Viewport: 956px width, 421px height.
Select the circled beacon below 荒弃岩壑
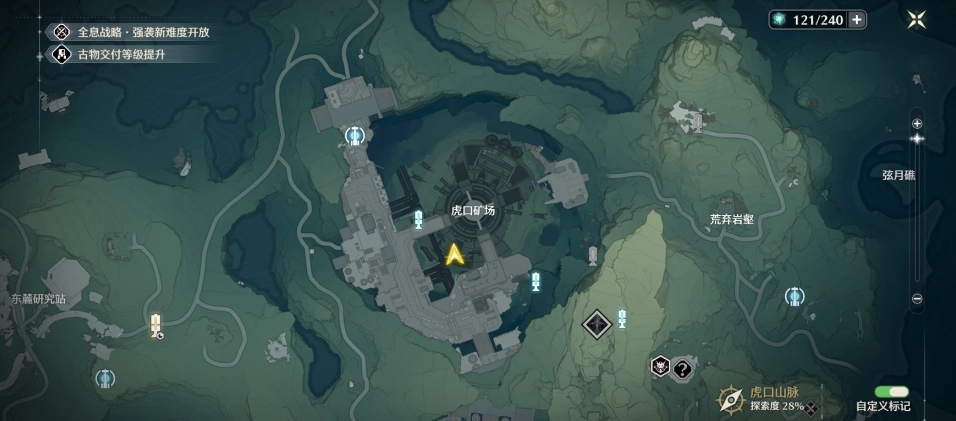(795, 296)
